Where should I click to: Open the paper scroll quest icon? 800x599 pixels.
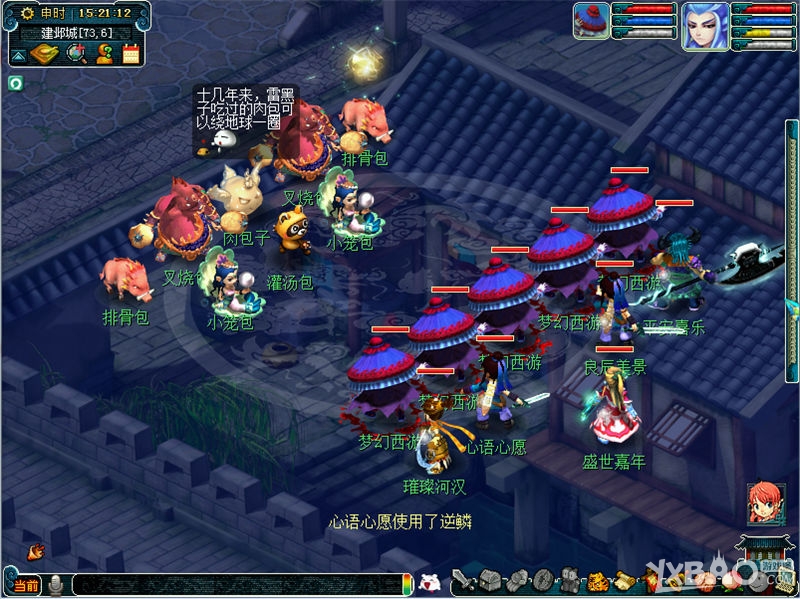[622, 580]
